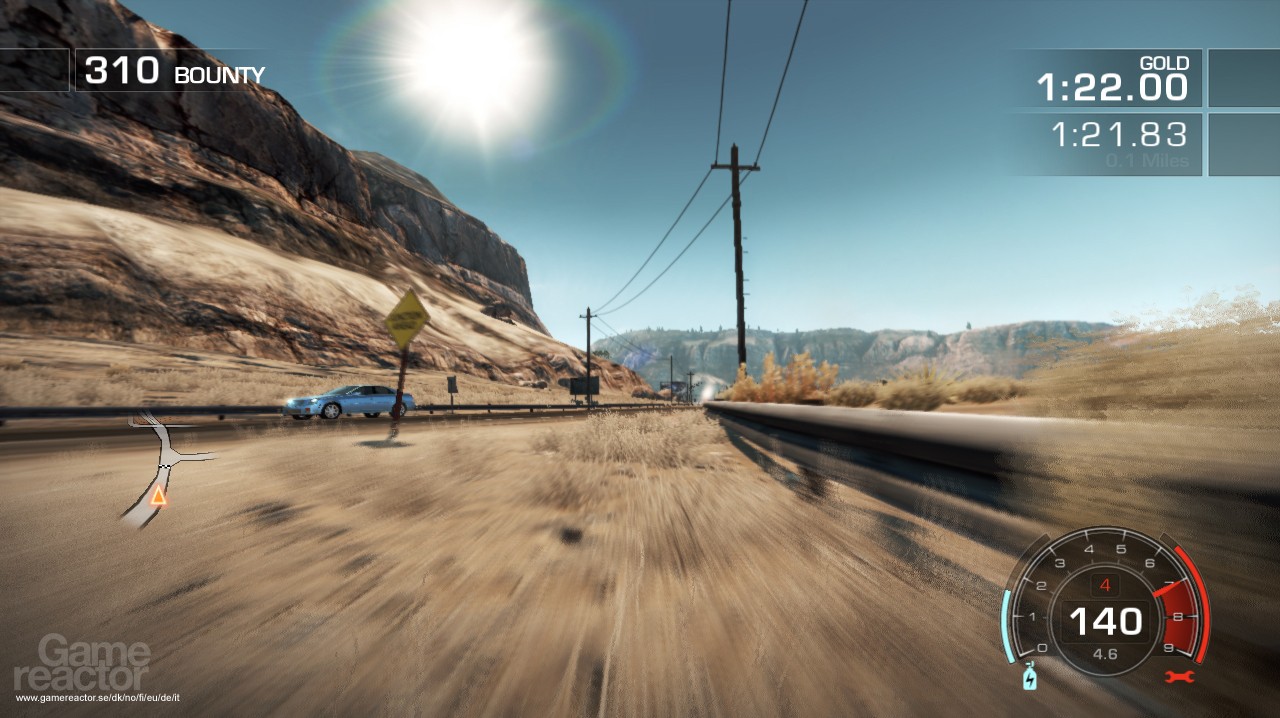Select the orange player arrow on minimap

pyautogui.click(x=158, y=494)
